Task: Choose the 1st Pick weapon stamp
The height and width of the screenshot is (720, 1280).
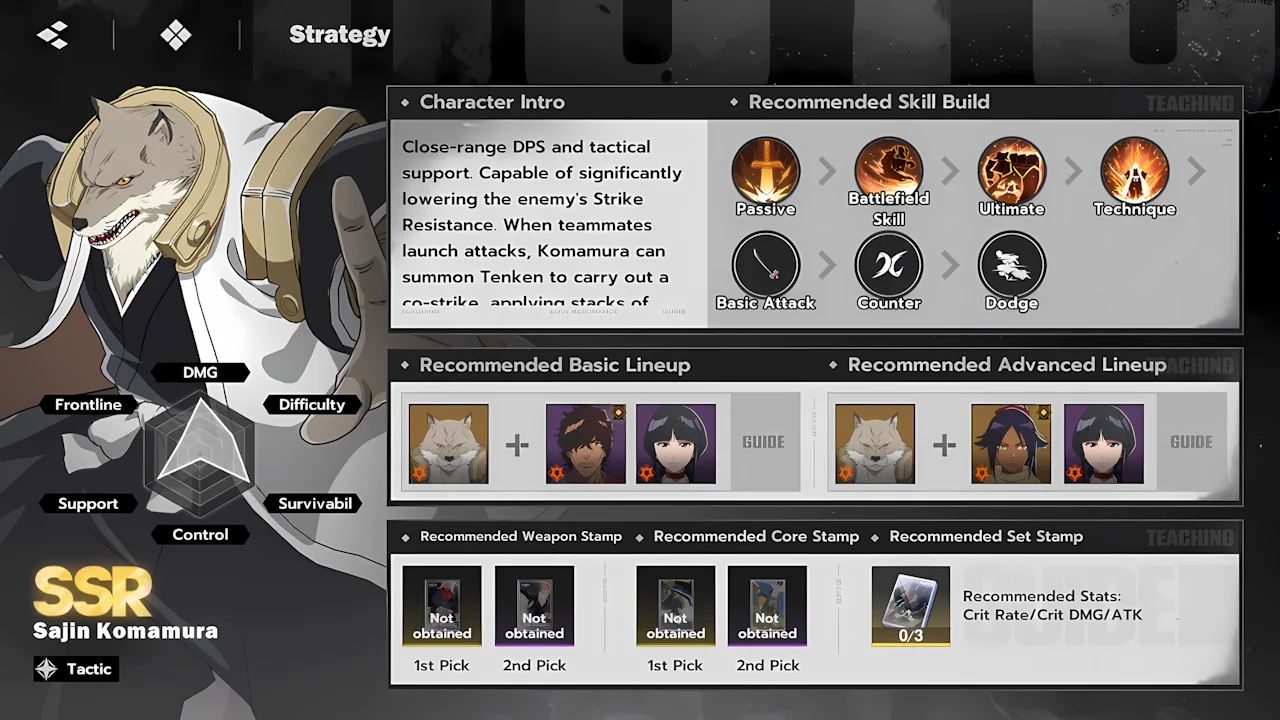Action: coord(442,606)
